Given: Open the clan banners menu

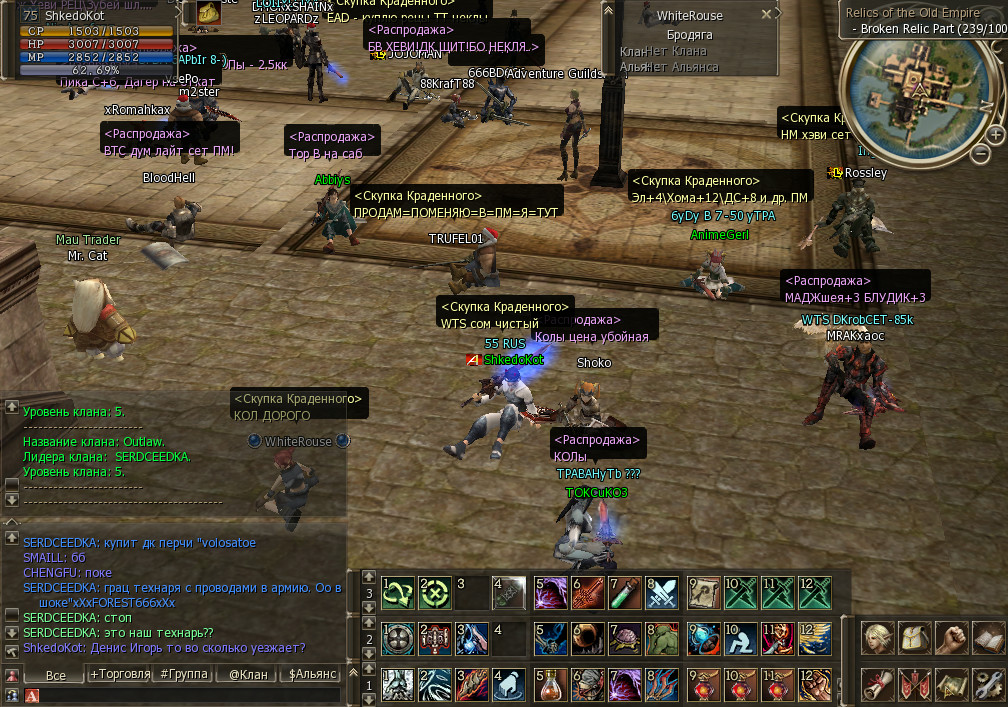Looking at the screenshot, I should [914, 684].
